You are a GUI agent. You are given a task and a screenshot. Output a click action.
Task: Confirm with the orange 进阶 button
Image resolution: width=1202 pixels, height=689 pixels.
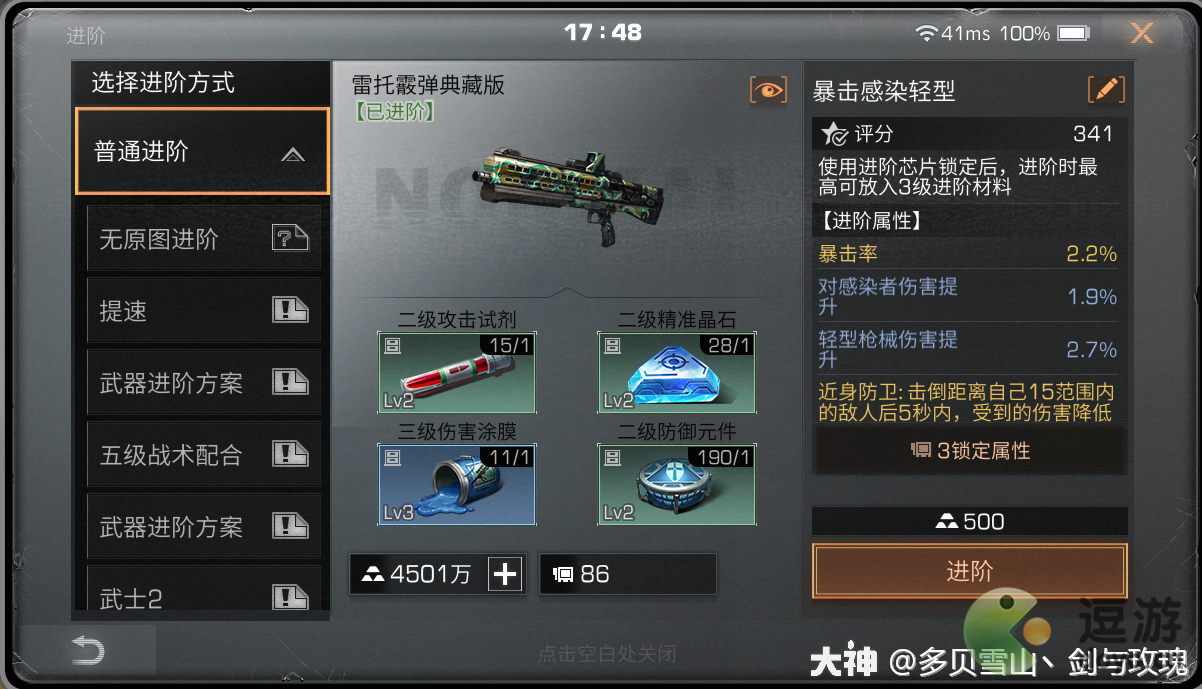point(969,571)
